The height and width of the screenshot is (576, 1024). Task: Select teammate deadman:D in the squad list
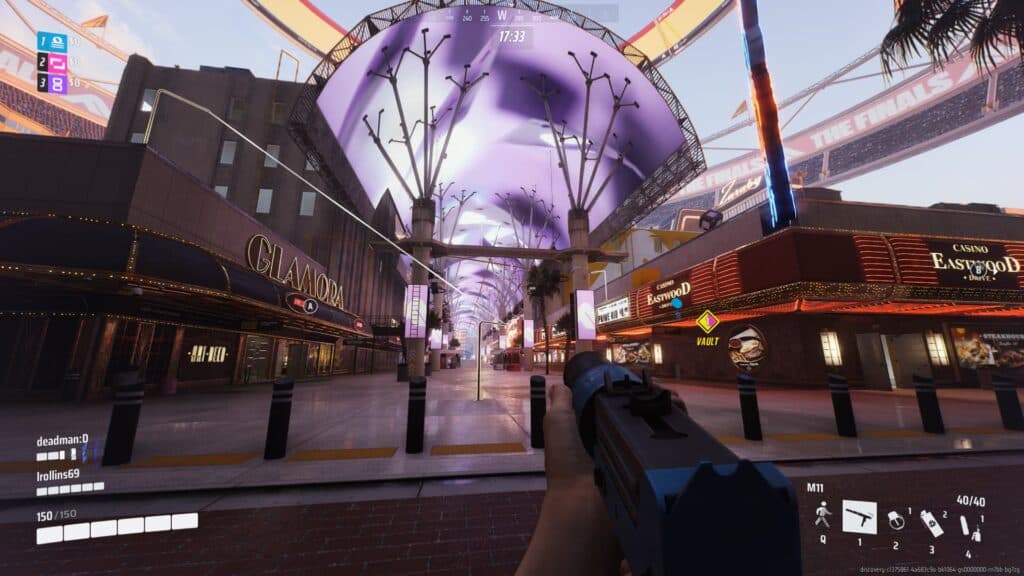tap(62, 438)
